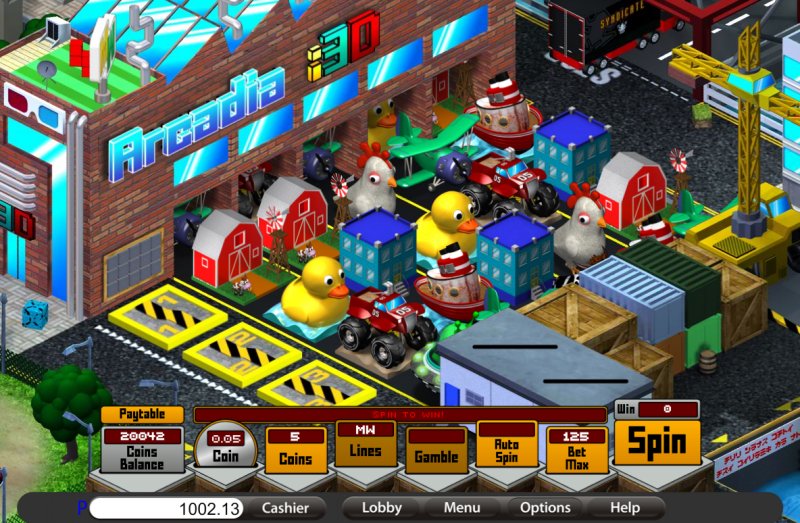This screenshot has height=523, width=800.
Task: Turn on Auto Spin
Action: 506,446
